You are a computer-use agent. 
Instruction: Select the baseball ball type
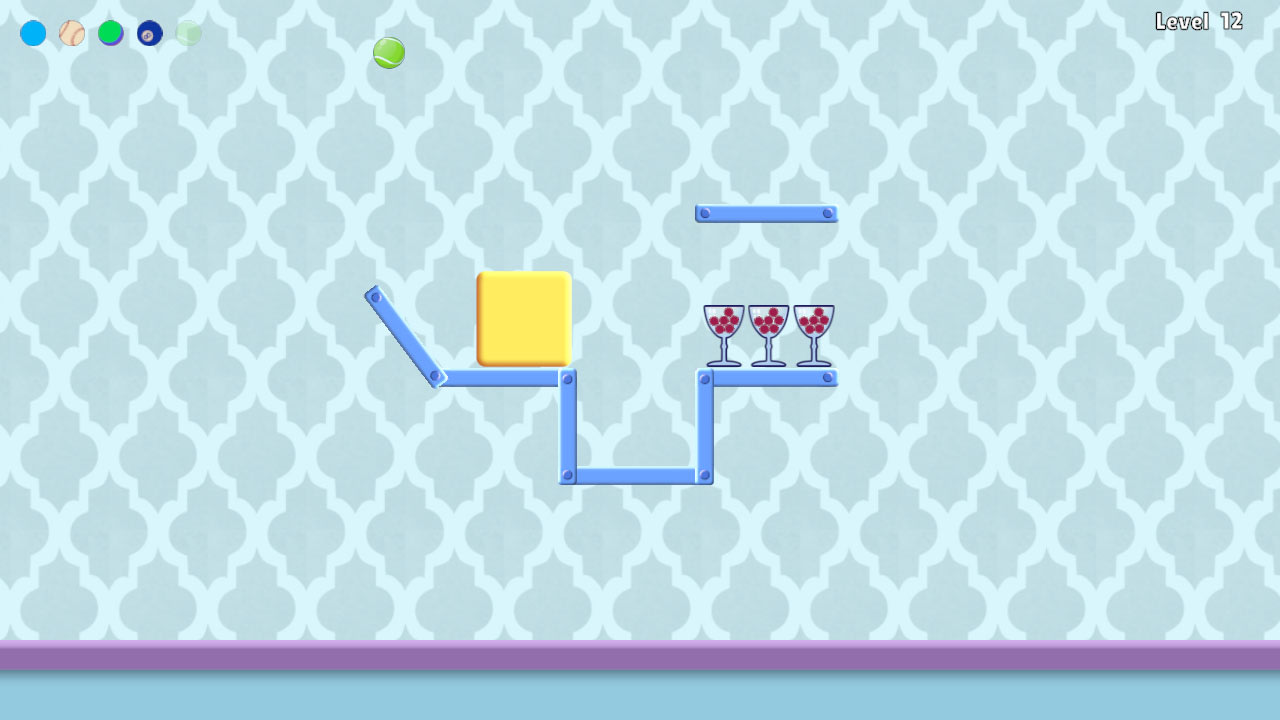click(x=71, y=33)
